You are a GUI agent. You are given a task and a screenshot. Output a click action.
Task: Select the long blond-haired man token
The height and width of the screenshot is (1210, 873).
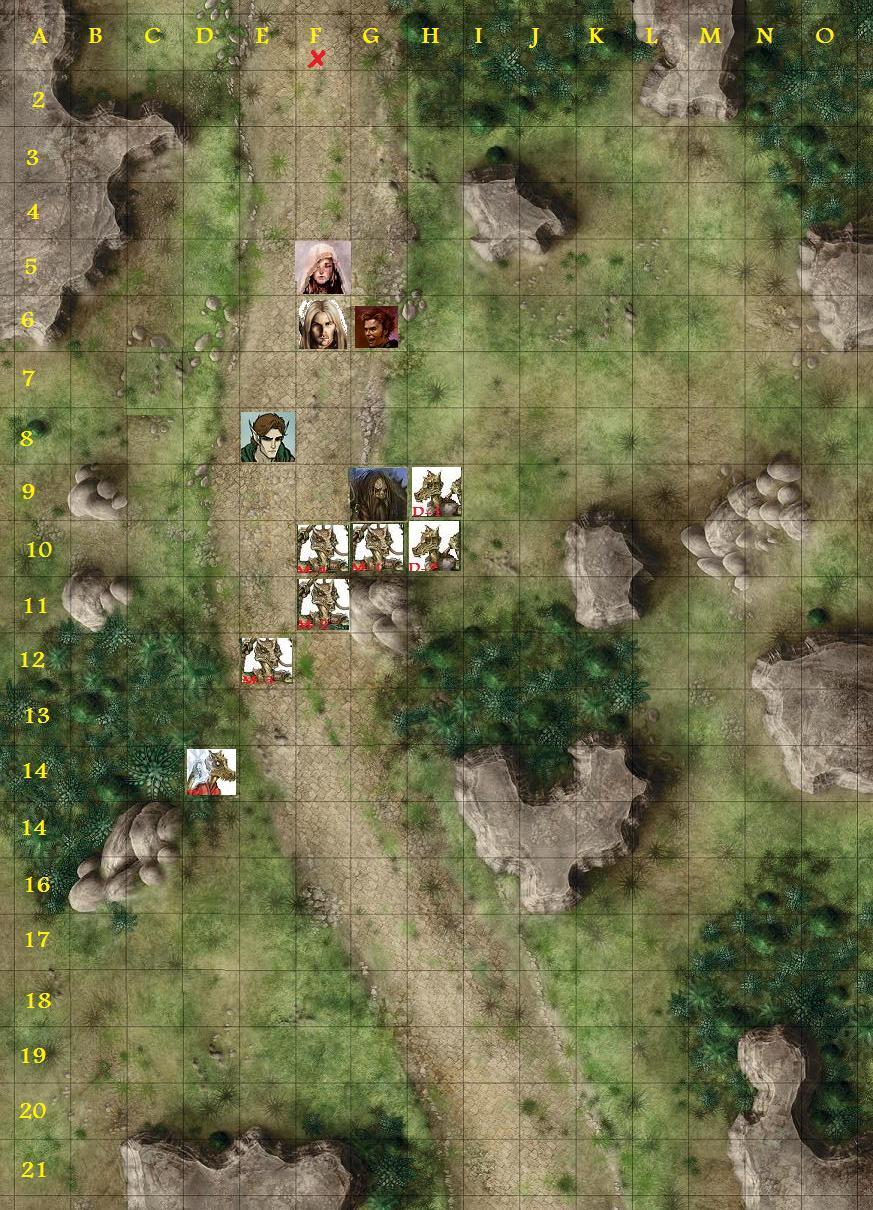click(x=322, y=324)
